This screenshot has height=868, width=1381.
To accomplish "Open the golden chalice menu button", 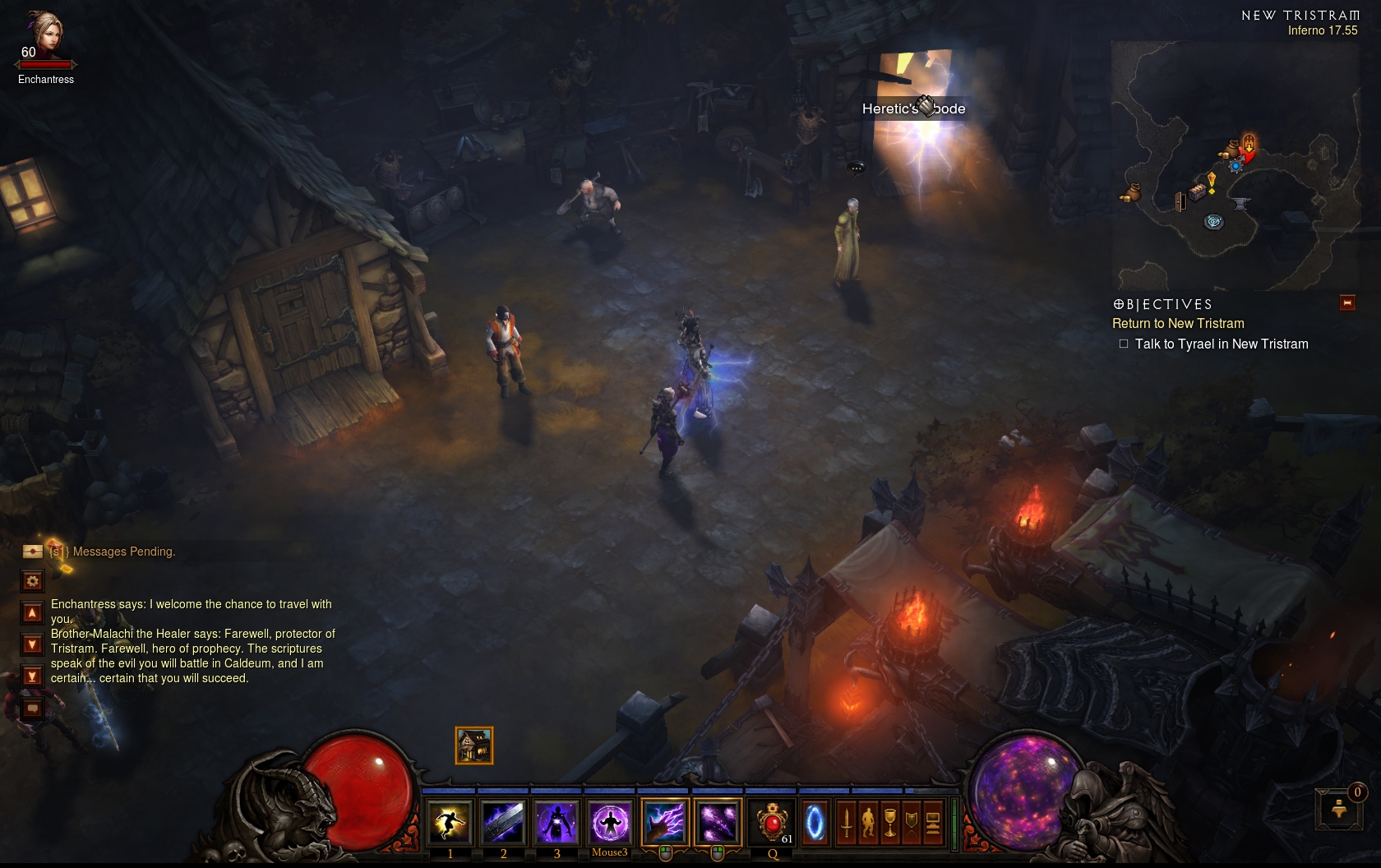I will pyautogui.click(x=889, y=822).
